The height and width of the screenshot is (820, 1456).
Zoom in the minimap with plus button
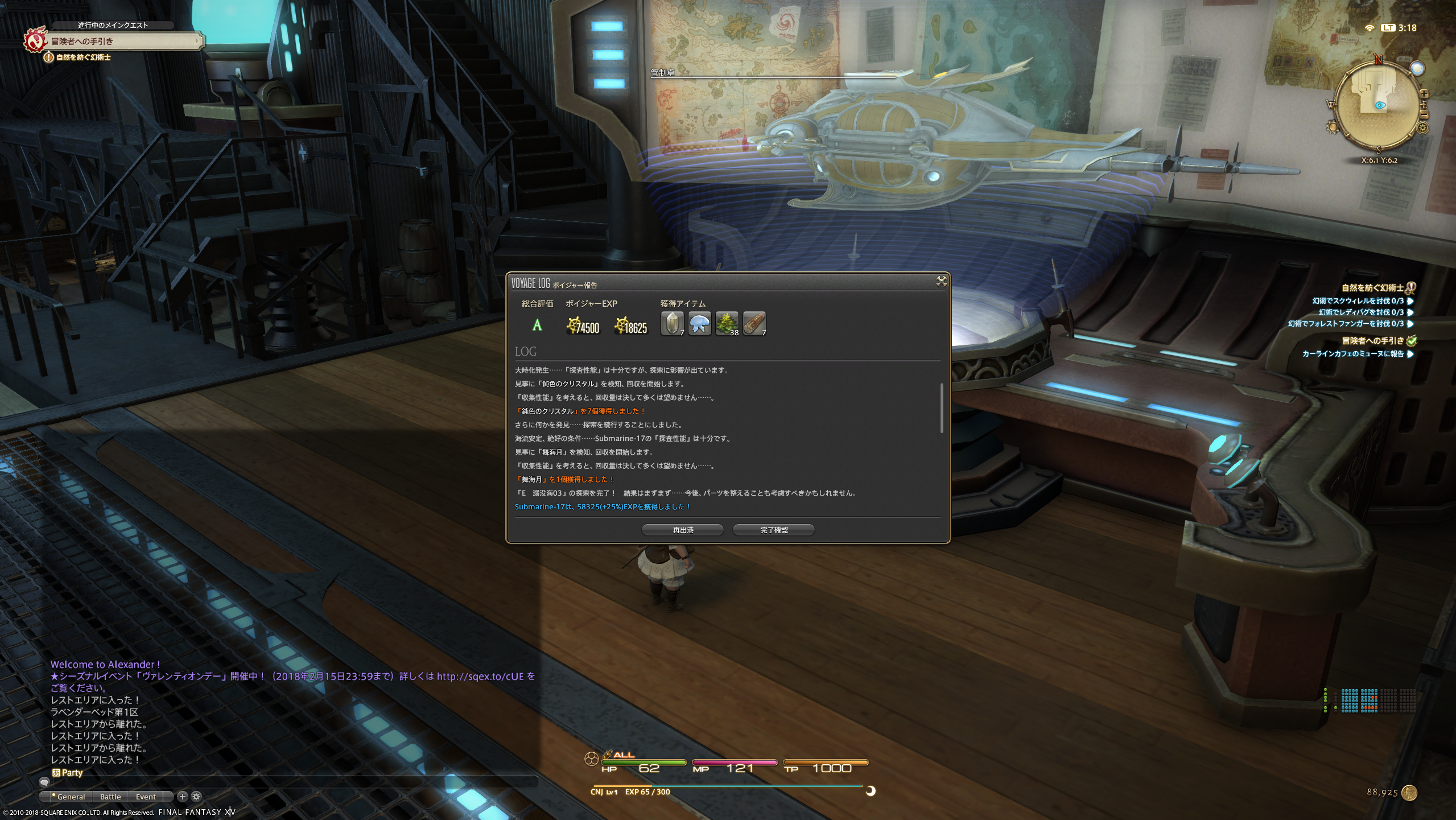pyautogui.click(x=1424, y=94)
